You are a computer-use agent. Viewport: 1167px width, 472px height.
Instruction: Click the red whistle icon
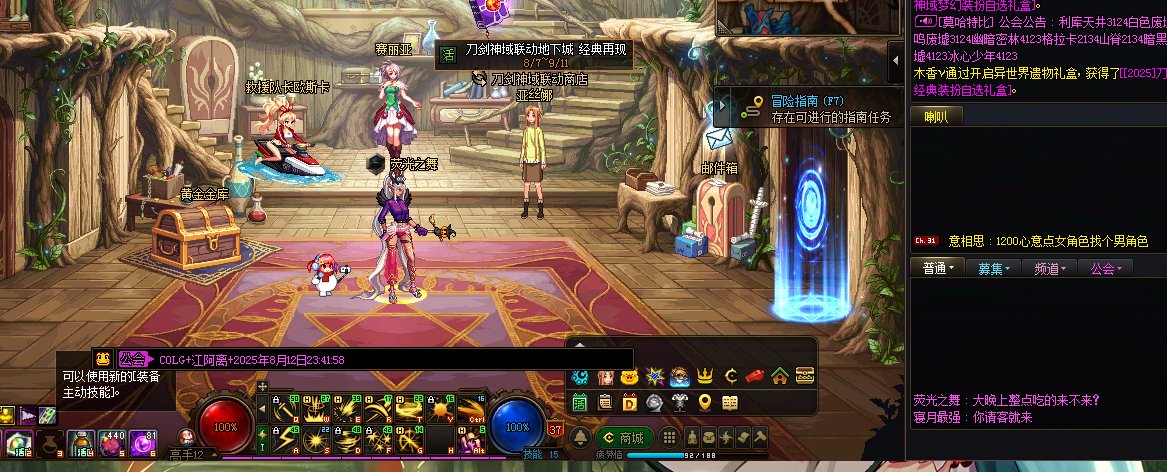coord(755,377)
